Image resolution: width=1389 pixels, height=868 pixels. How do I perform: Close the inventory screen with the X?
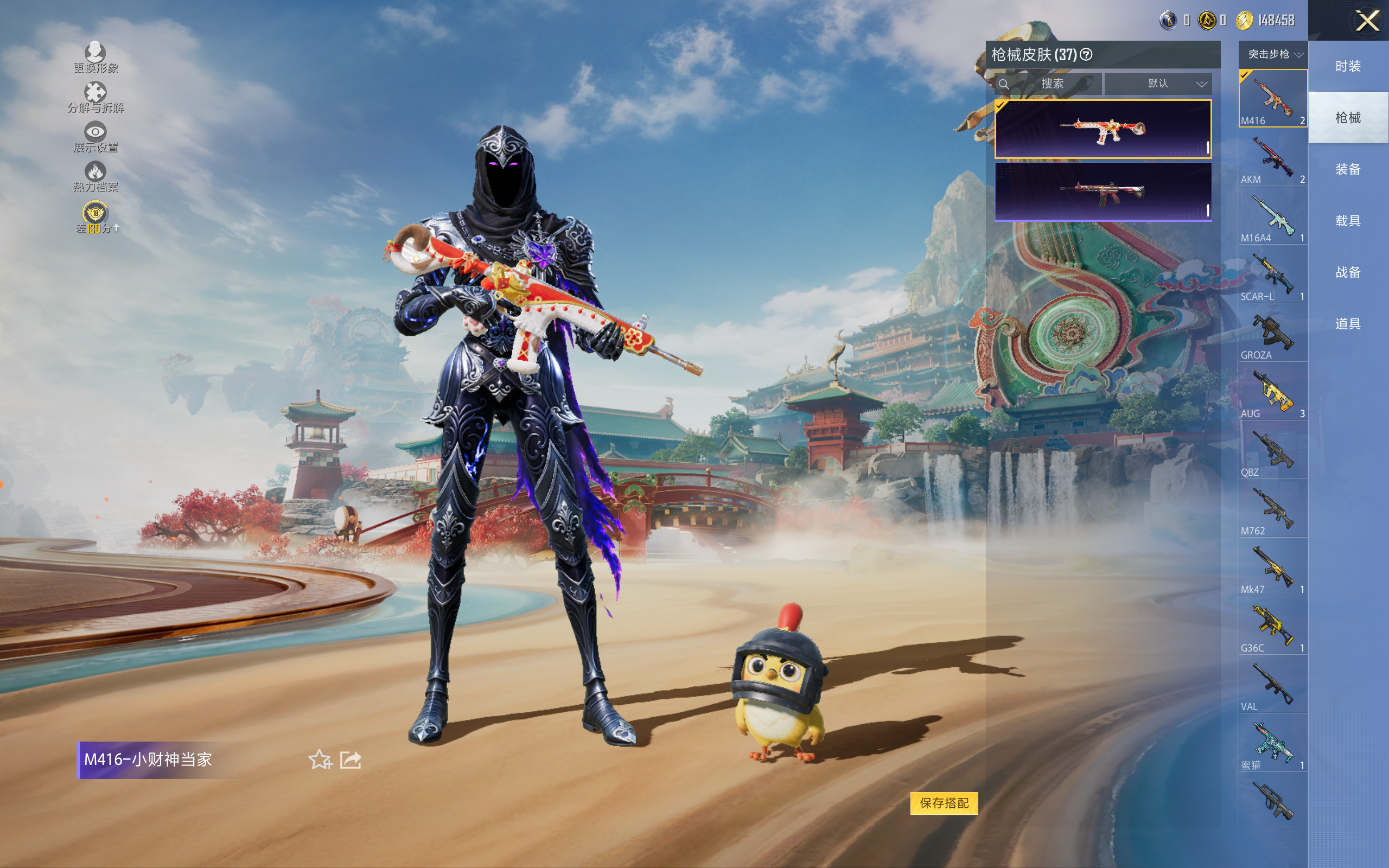tap(1367, 22)
